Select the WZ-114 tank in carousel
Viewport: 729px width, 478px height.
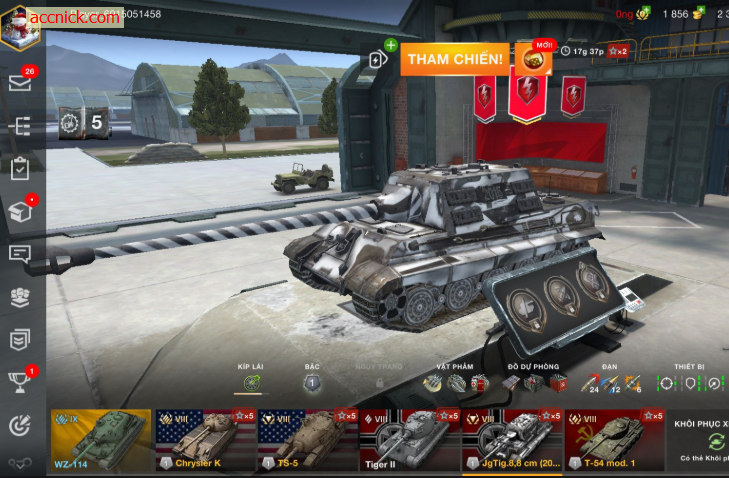point(100,440)
